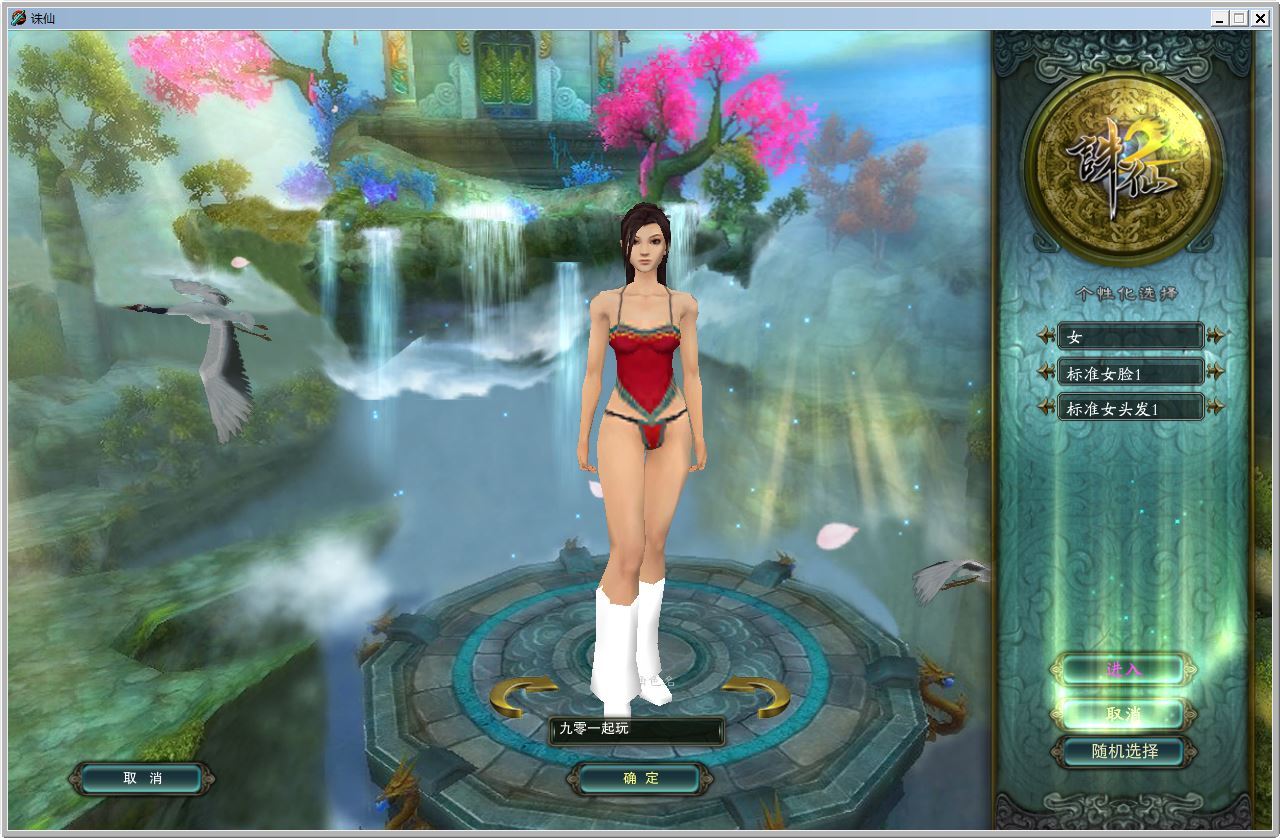Close the 诛仙 game window

pos(1260,18)
